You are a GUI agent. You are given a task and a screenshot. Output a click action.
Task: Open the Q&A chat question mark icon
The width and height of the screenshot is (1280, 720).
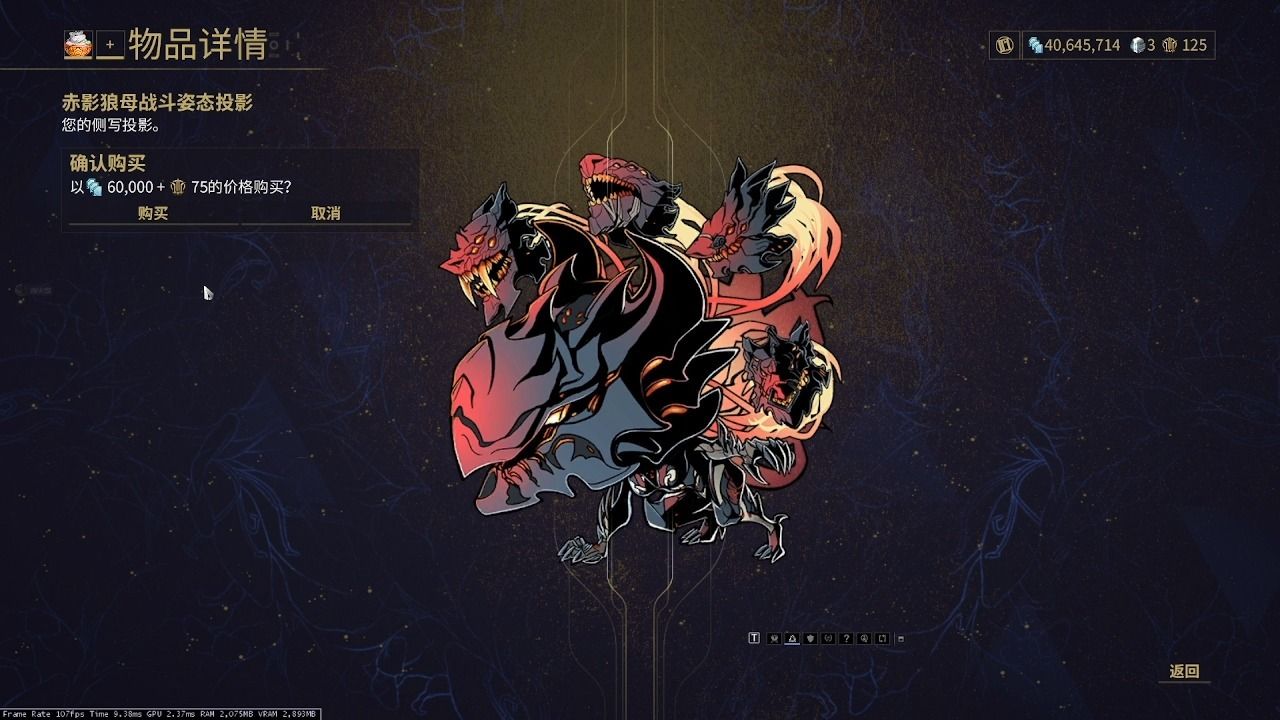pos(846,640)
